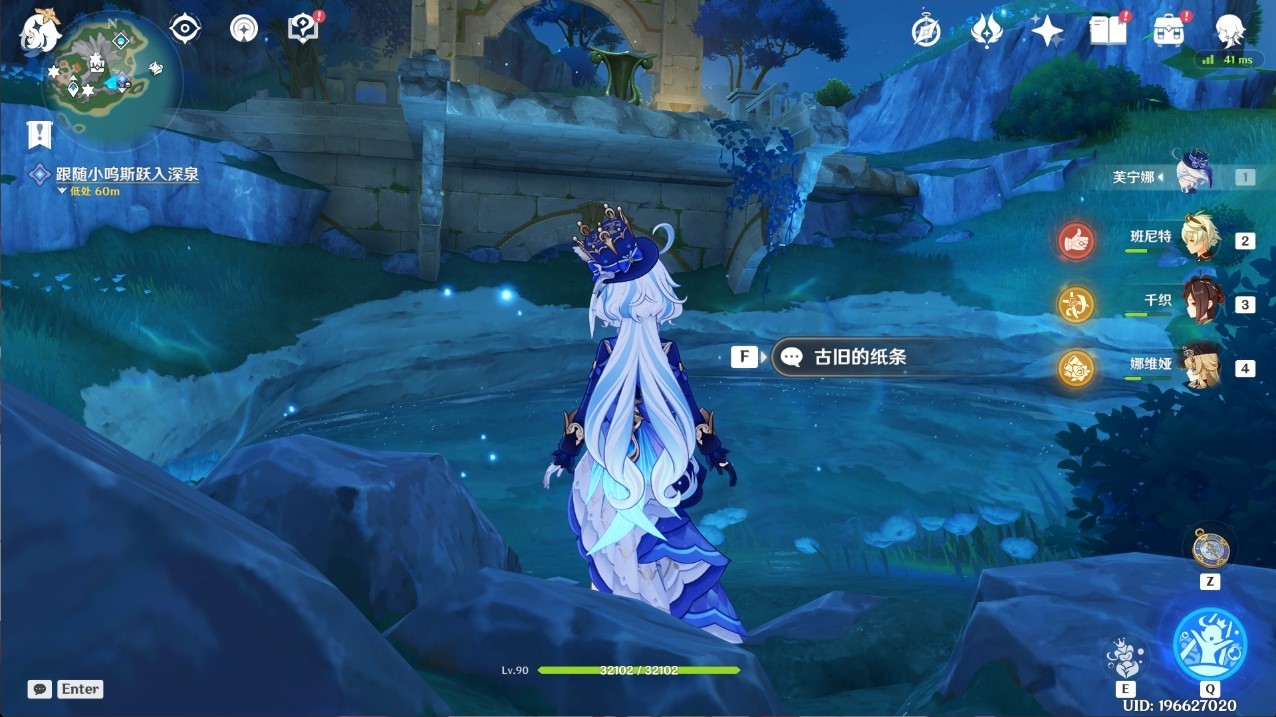The height and width of the screenshot is (717, 1276).
Task: Click the bookmark banner icon below minimap
Action: coord(40,133)
